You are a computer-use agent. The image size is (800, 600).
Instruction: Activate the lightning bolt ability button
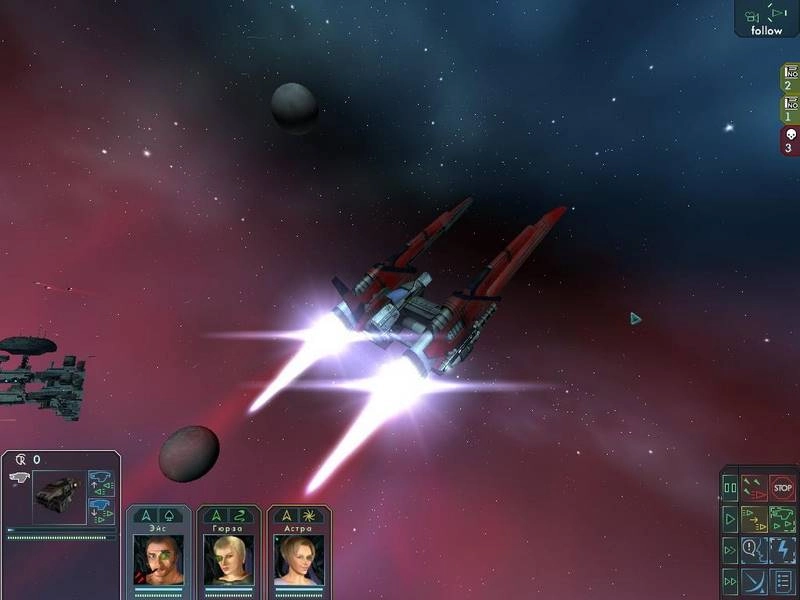pos(782,550)
